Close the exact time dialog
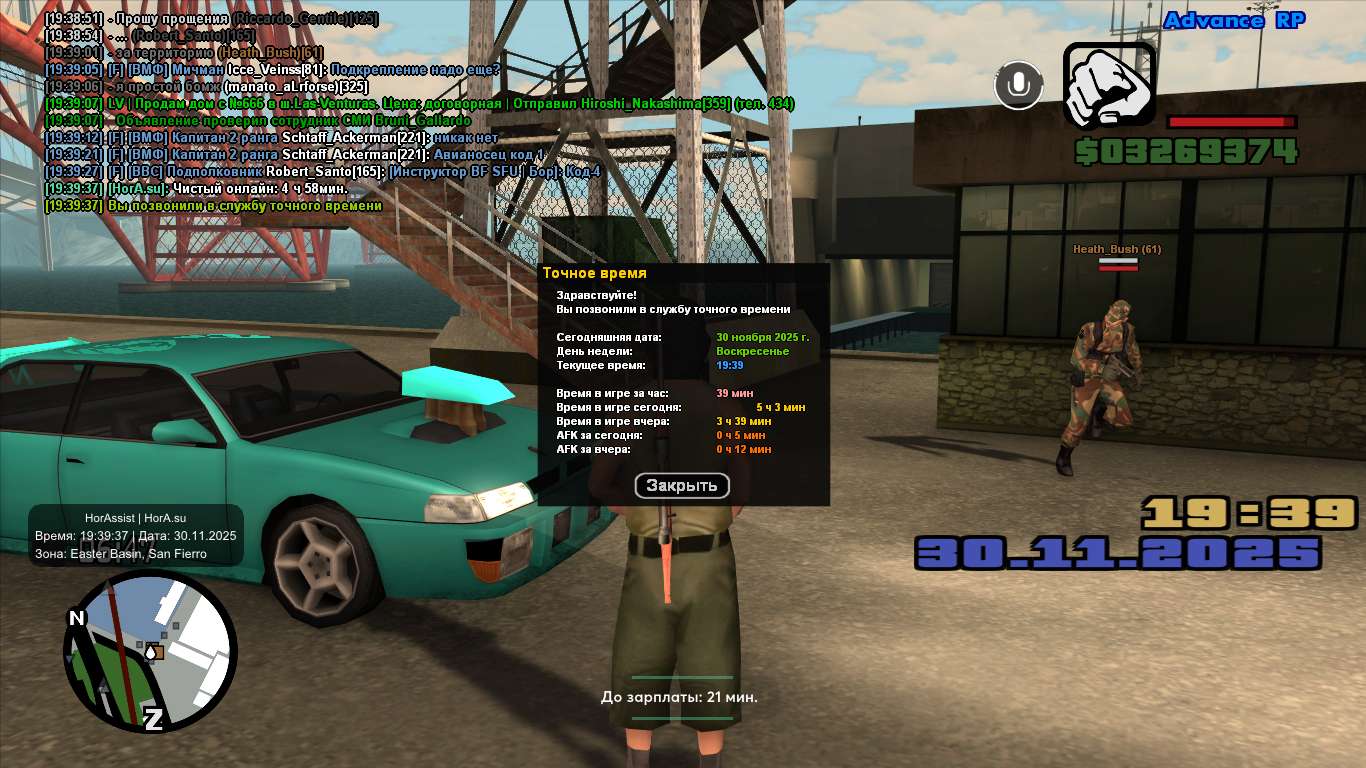Screen dimensions: 1366x768 (682, 486)
